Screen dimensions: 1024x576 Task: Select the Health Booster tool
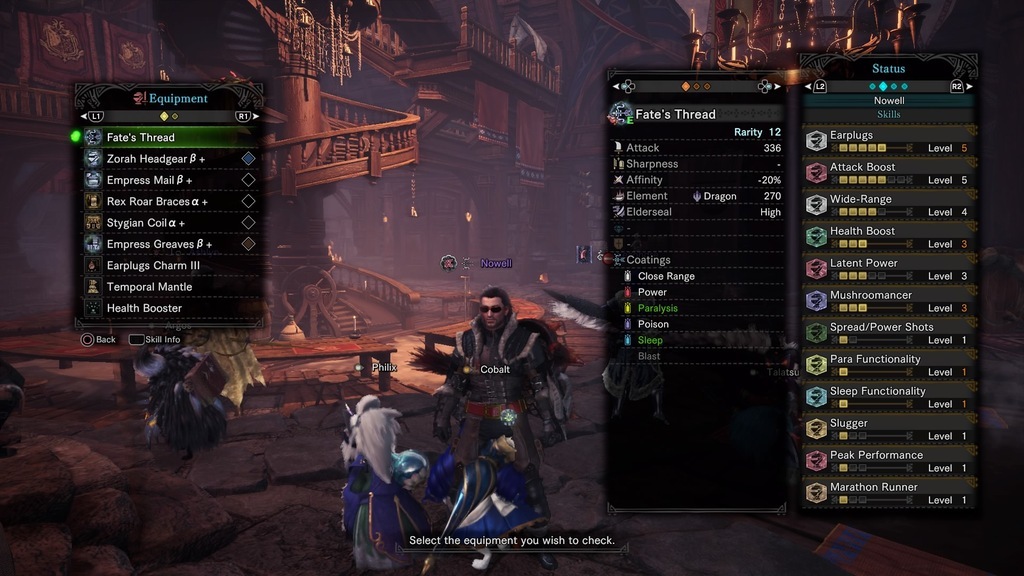pos(165,308)
